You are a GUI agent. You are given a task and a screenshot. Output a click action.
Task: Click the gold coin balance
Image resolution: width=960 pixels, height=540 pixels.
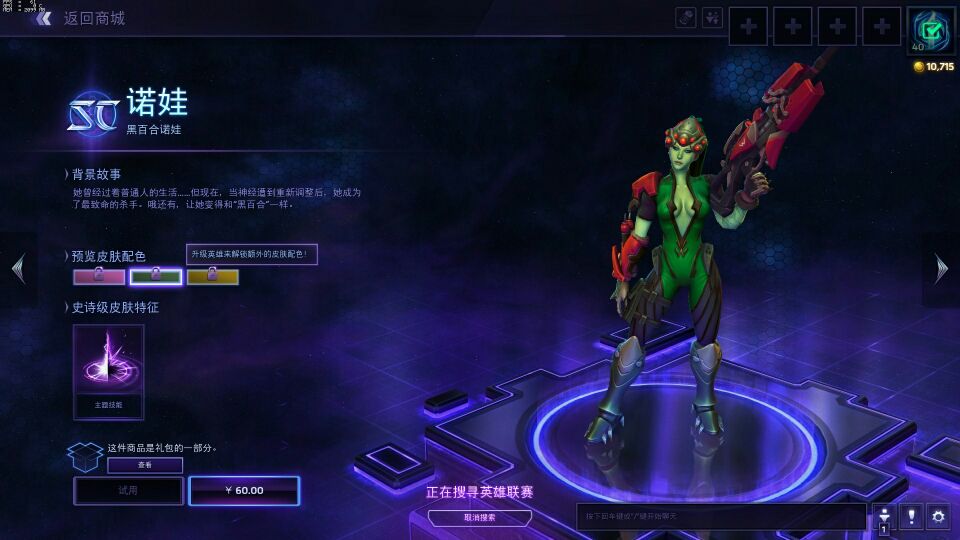click(934, 67)
